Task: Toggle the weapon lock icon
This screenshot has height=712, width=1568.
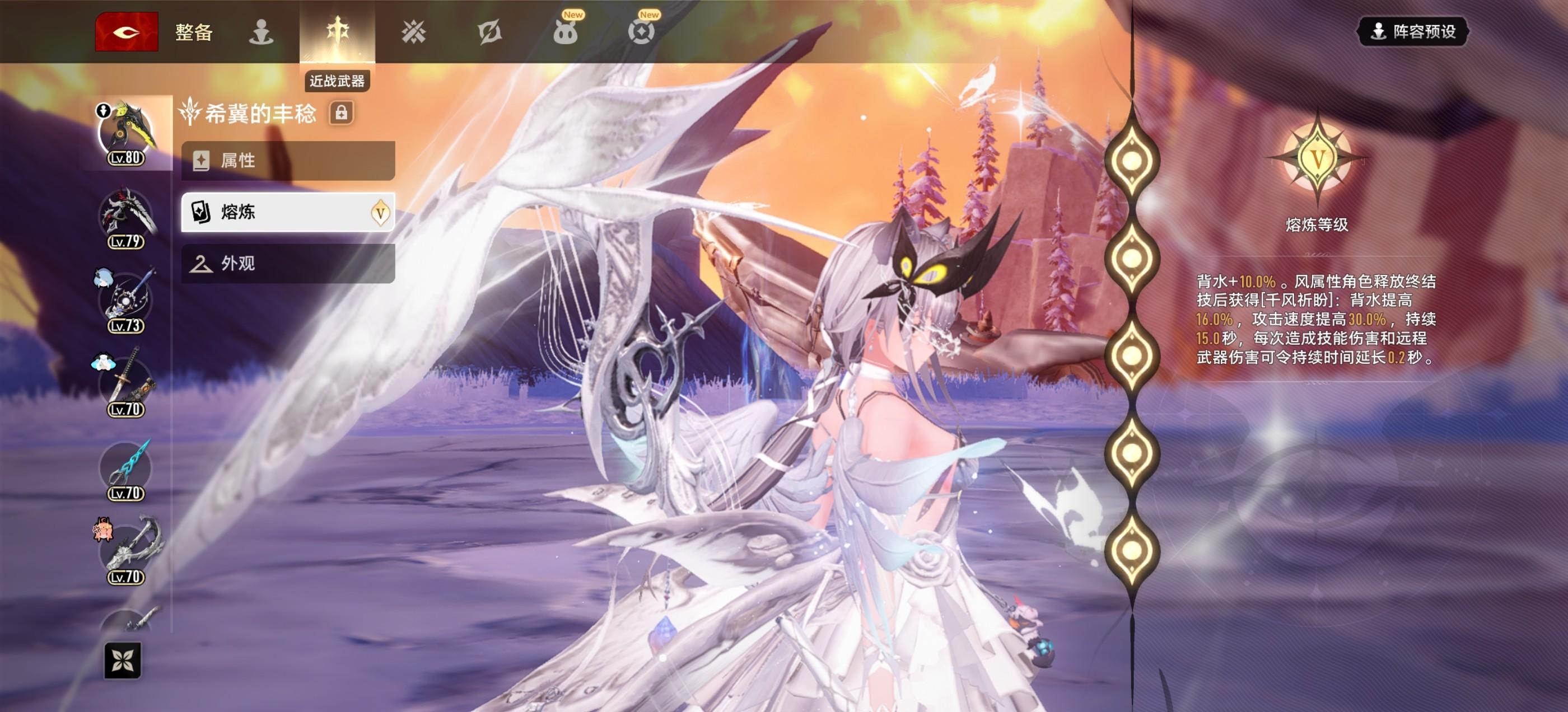Action: [x=342, y=113]
